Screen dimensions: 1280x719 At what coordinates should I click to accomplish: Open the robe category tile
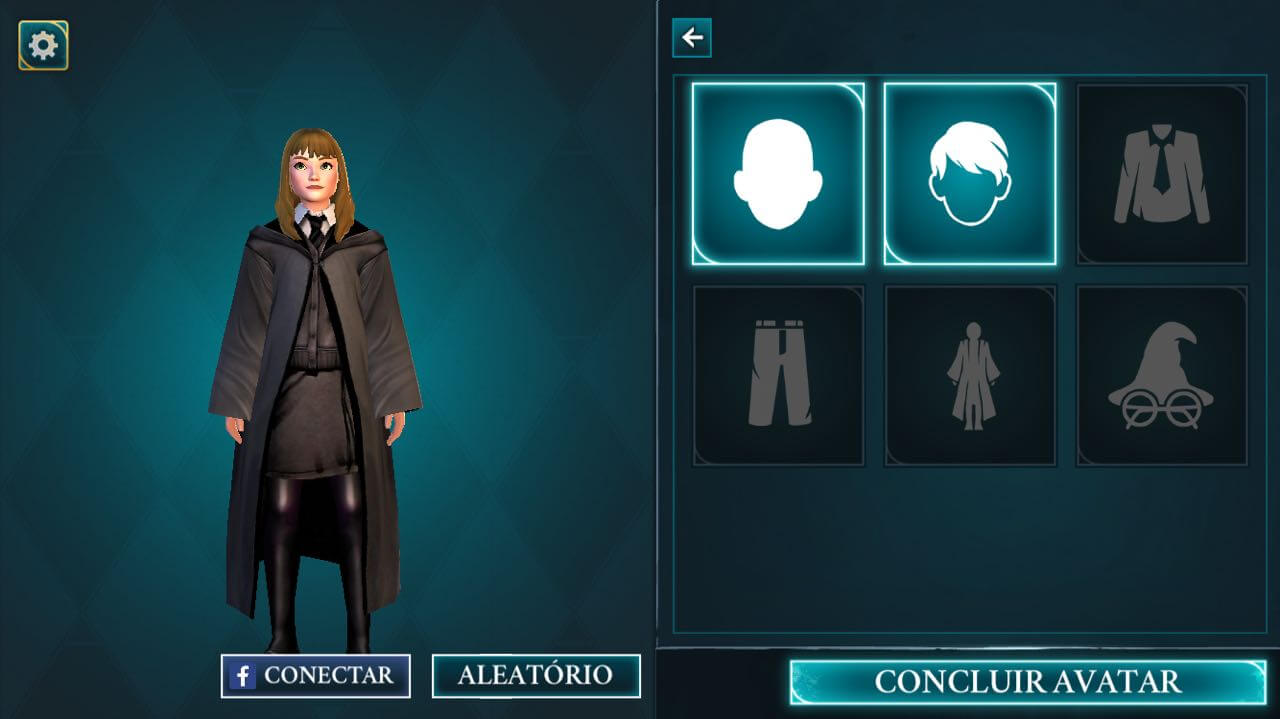[x=970, y=375]
